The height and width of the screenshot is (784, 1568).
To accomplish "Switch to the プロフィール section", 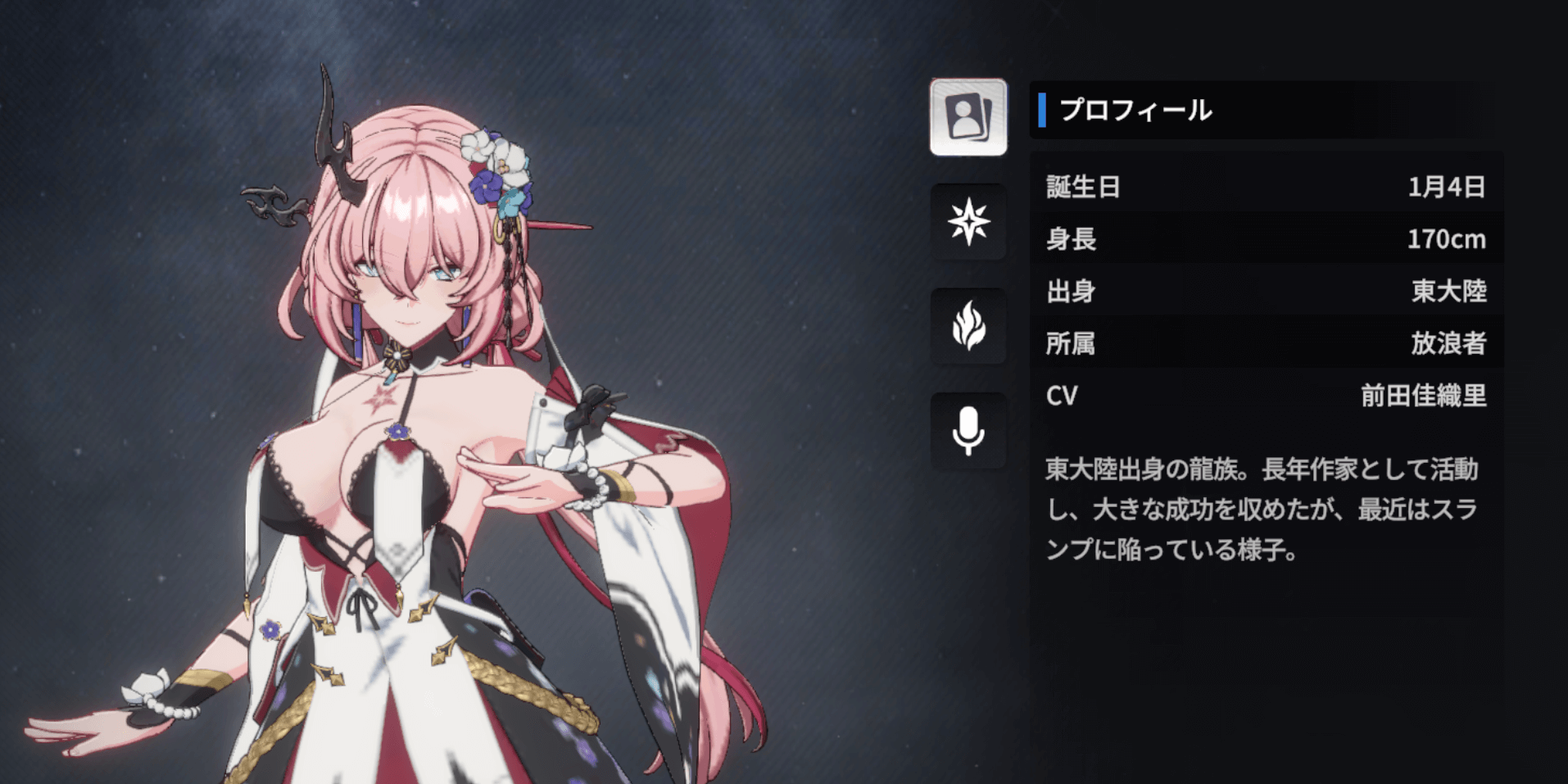I will [1135, 110].
